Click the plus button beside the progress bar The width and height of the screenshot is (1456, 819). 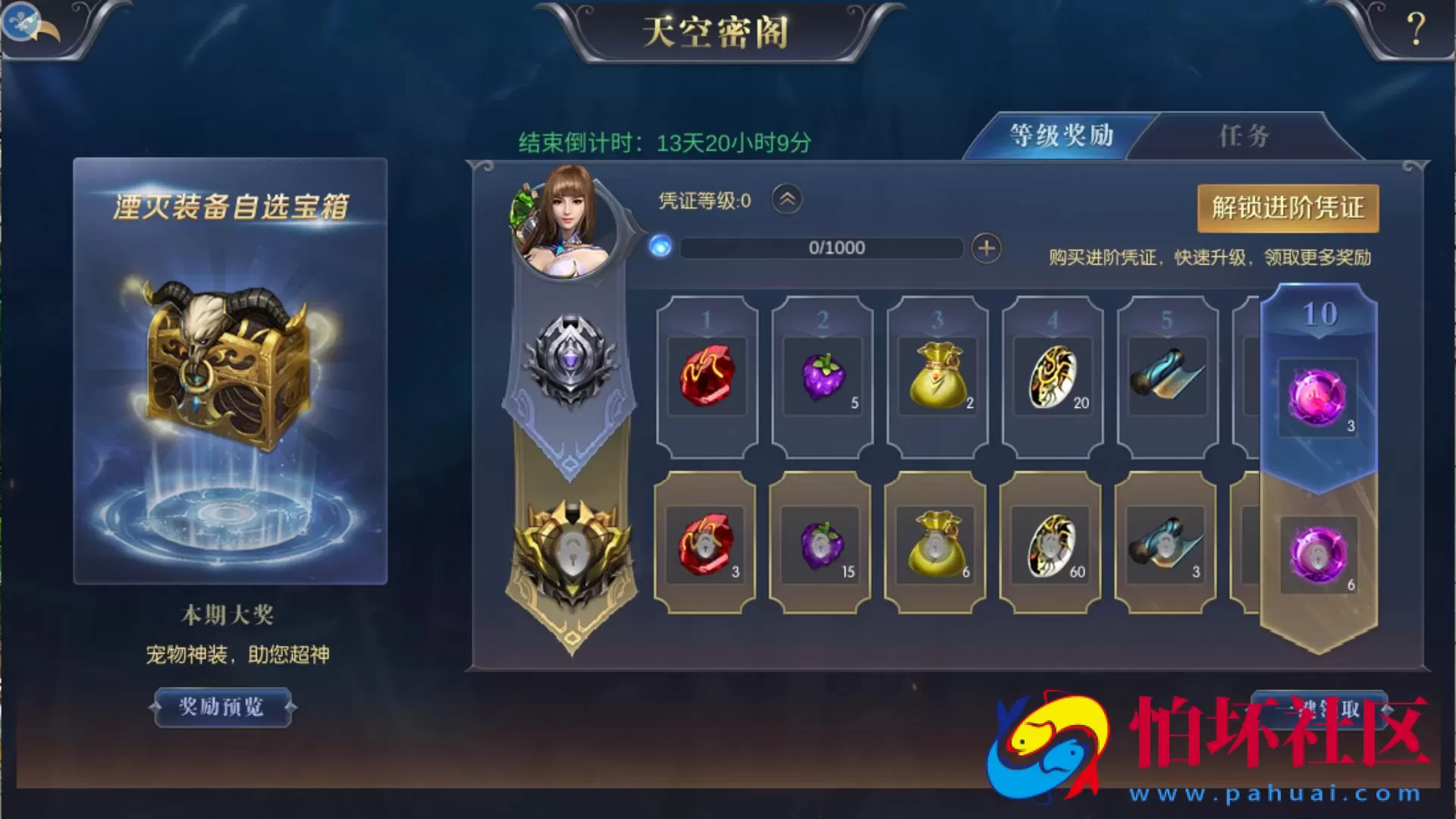(984, 248)
